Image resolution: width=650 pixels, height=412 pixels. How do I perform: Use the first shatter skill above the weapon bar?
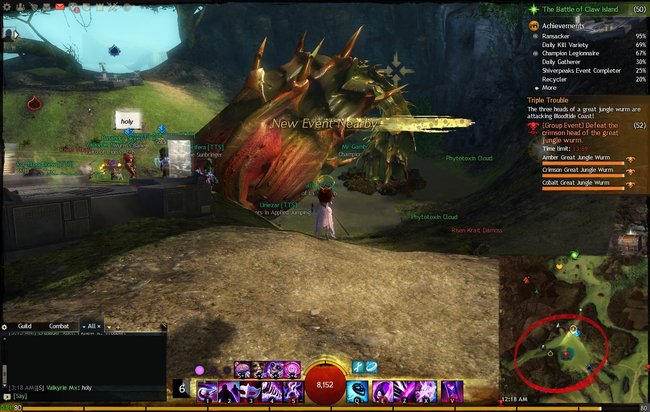242,369
